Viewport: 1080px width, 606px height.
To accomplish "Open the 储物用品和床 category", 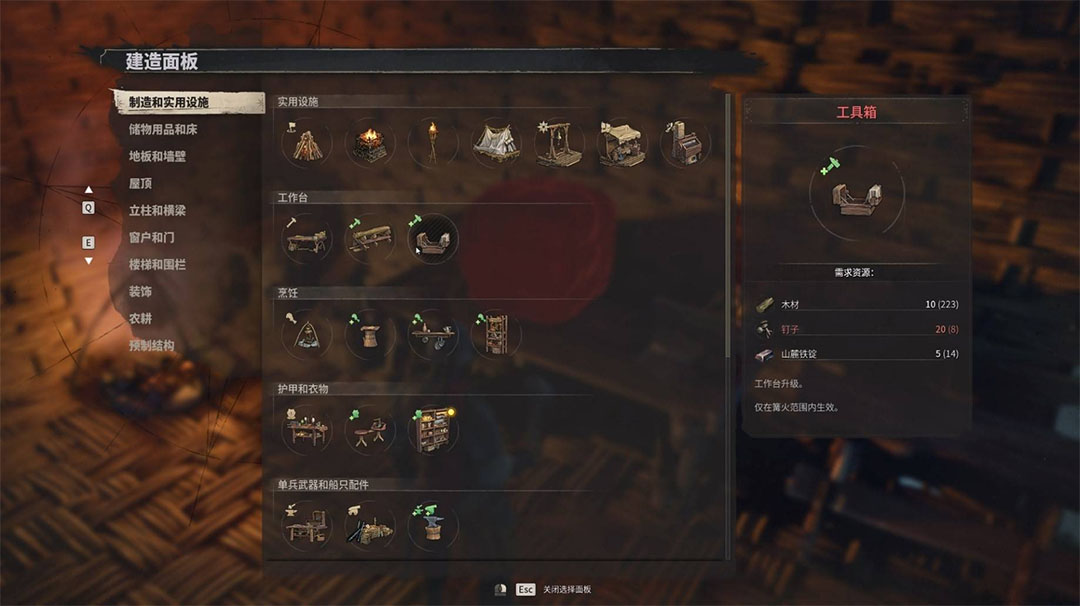I will [163, 130].
